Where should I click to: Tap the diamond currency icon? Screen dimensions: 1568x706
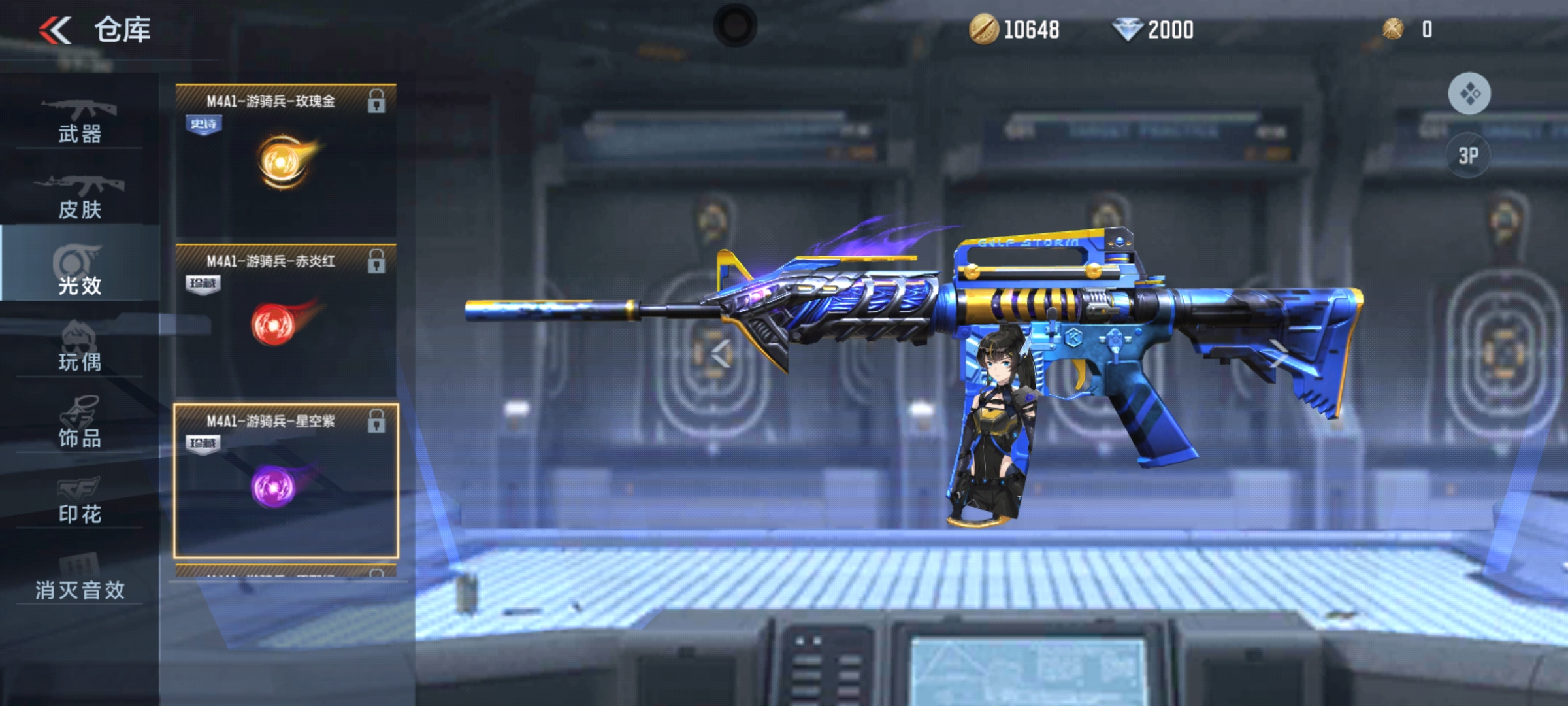pyautogui.click(x=1127, y=30)
